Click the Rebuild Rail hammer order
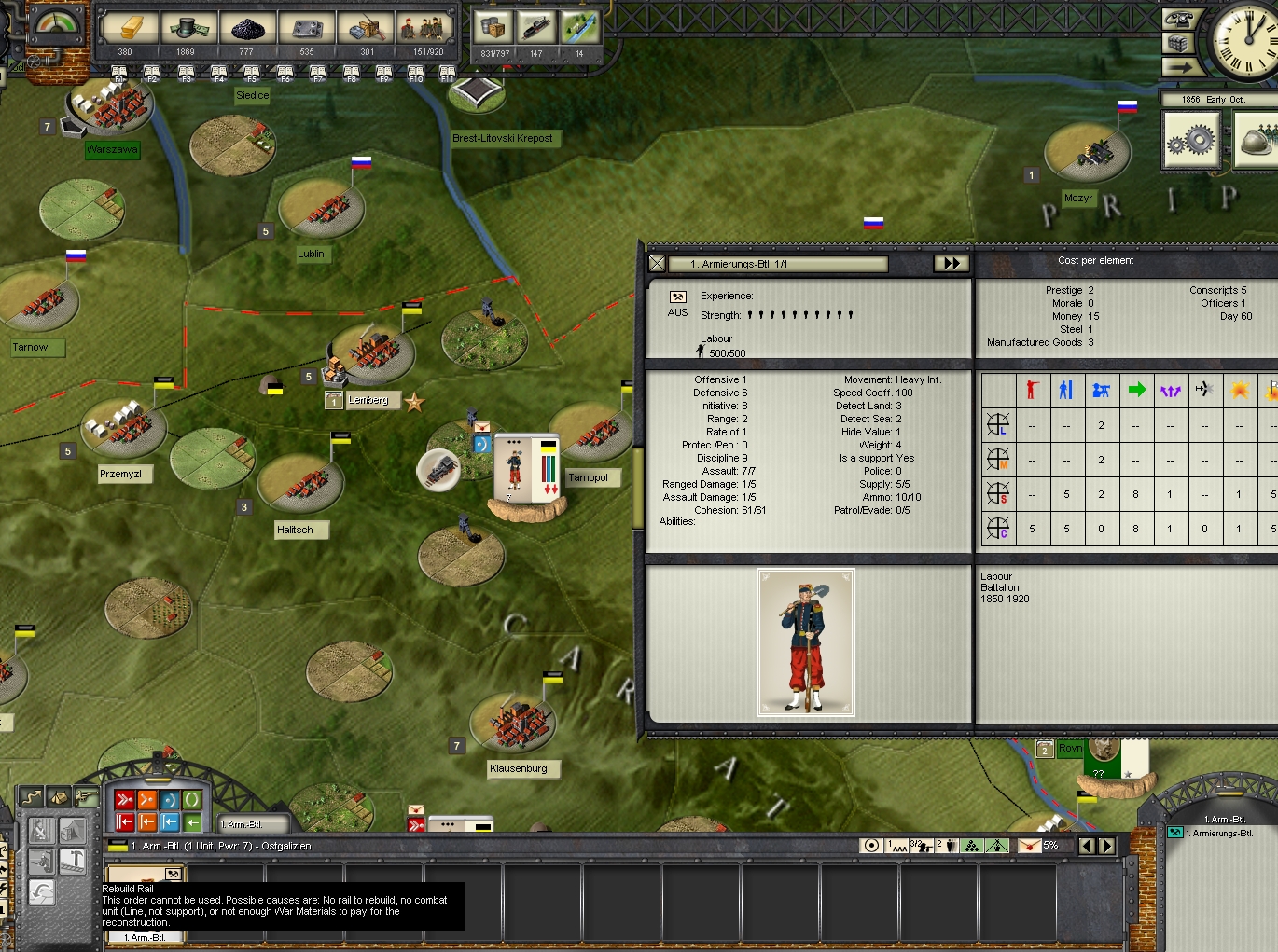Screen dimensions: 1278x952 tap(73, 861)
